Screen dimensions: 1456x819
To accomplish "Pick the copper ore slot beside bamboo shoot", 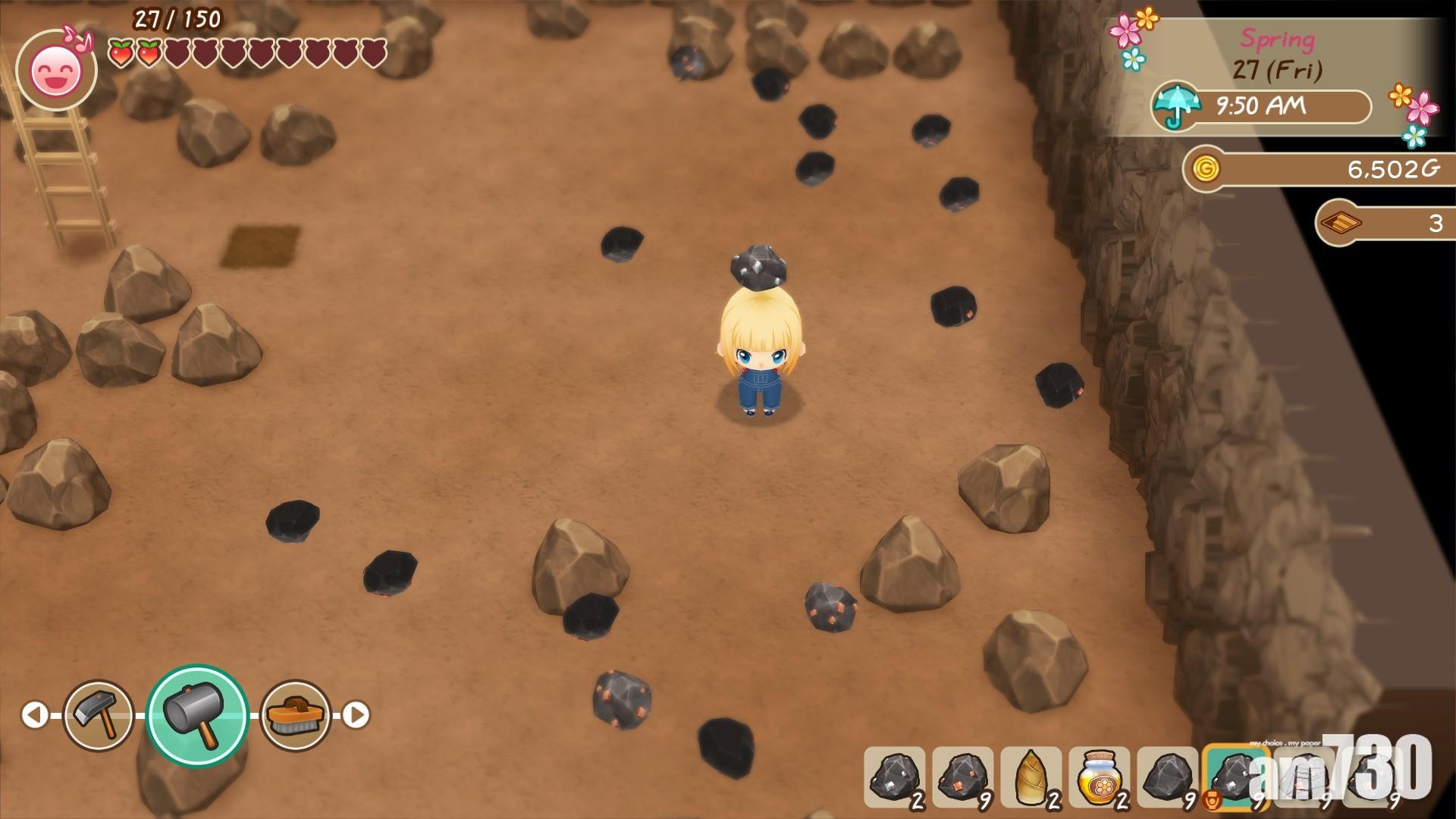I will (963, 777).
